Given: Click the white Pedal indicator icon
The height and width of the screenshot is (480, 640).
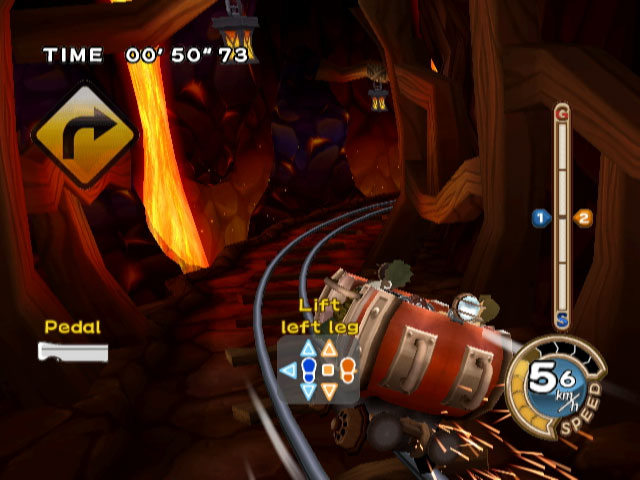Looking at the screenshot, I should pyautogui.click(x=73, y=351).
